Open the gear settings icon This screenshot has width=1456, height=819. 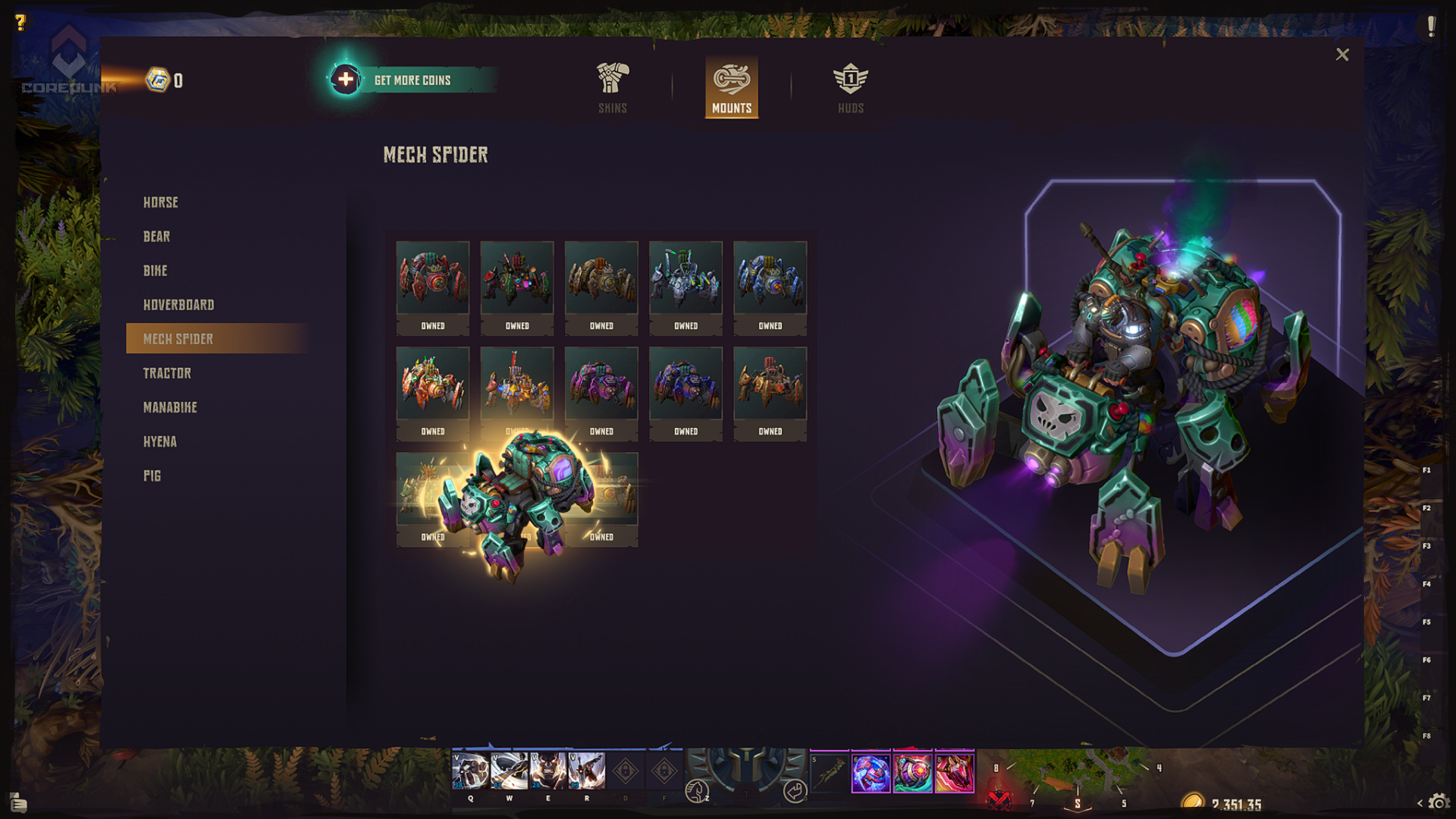coord(1439,802)
